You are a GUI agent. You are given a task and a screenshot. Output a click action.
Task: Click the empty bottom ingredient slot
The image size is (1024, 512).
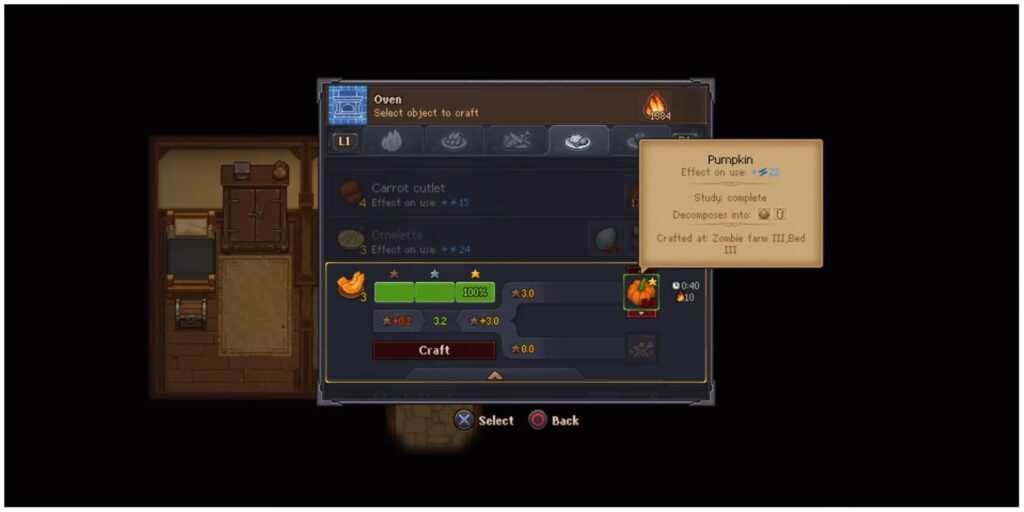(641, 348)
